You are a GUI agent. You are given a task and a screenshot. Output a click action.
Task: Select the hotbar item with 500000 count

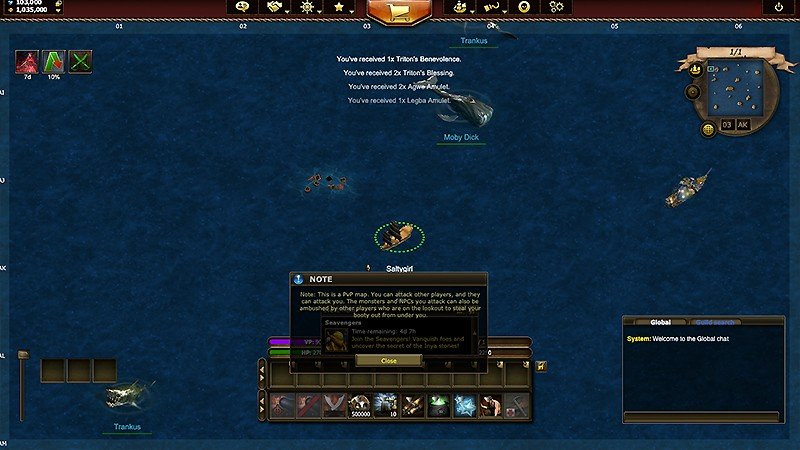pyautogui.click(x=360, y=405)
